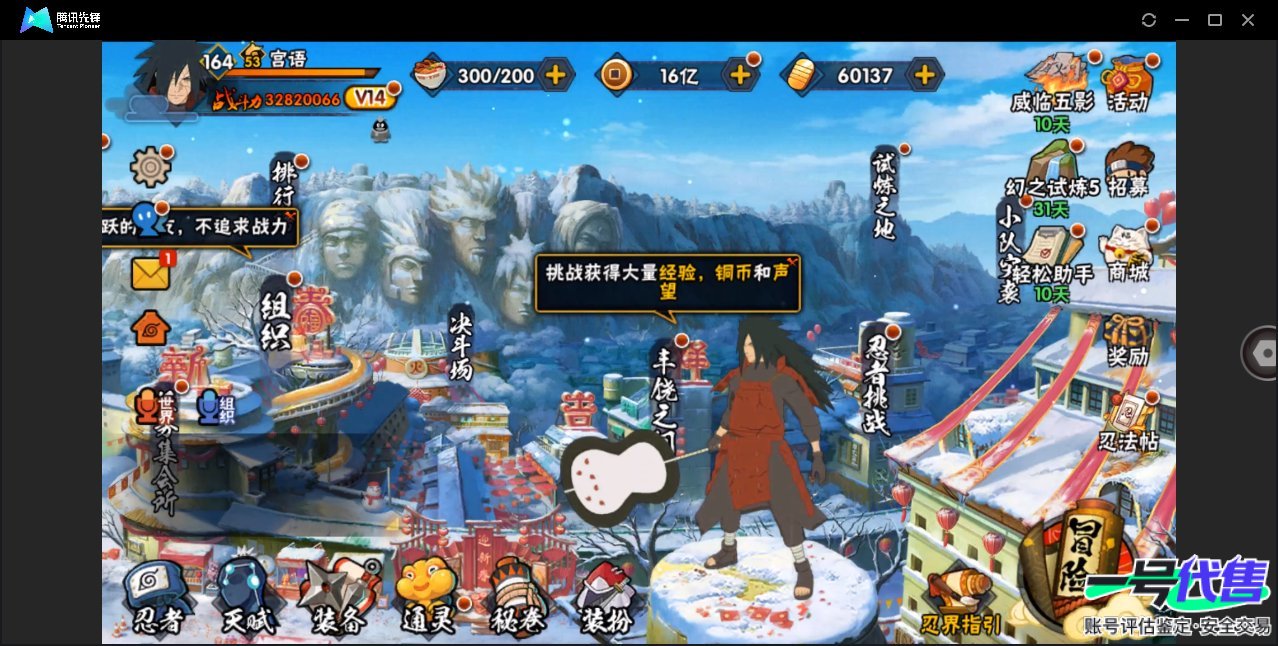Open the mail envelope inbox
This screenshot has height=646, width=1278.
[x=151, y=273]
